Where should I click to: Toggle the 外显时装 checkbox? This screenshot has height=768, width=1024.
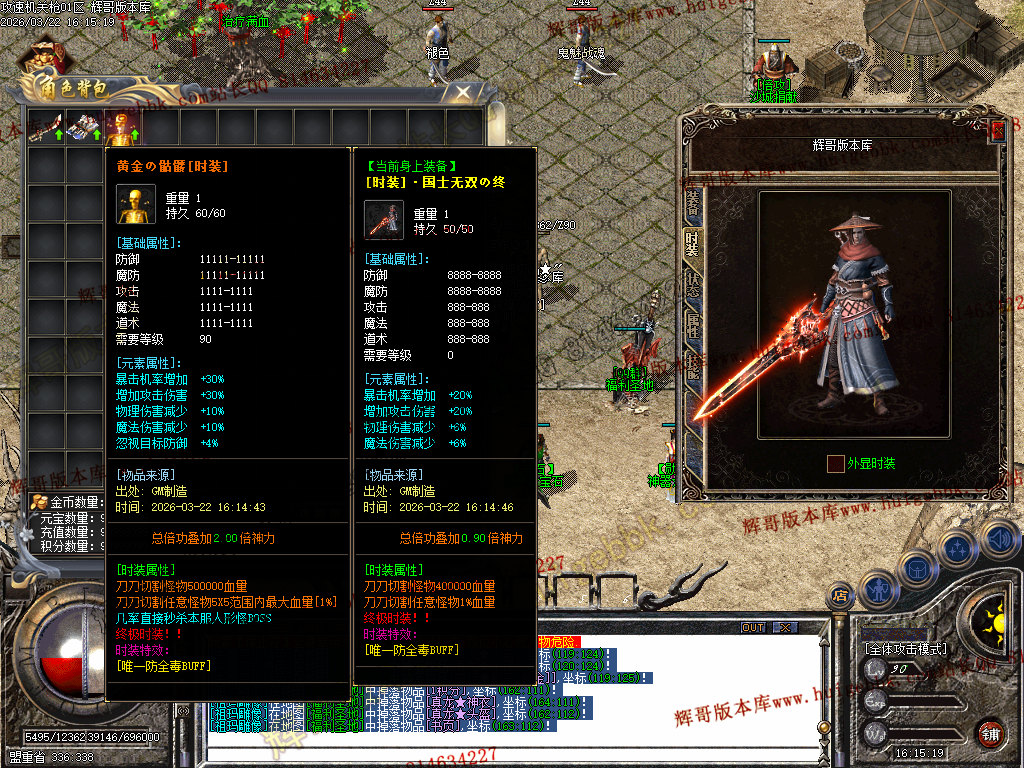click(835, 464)
